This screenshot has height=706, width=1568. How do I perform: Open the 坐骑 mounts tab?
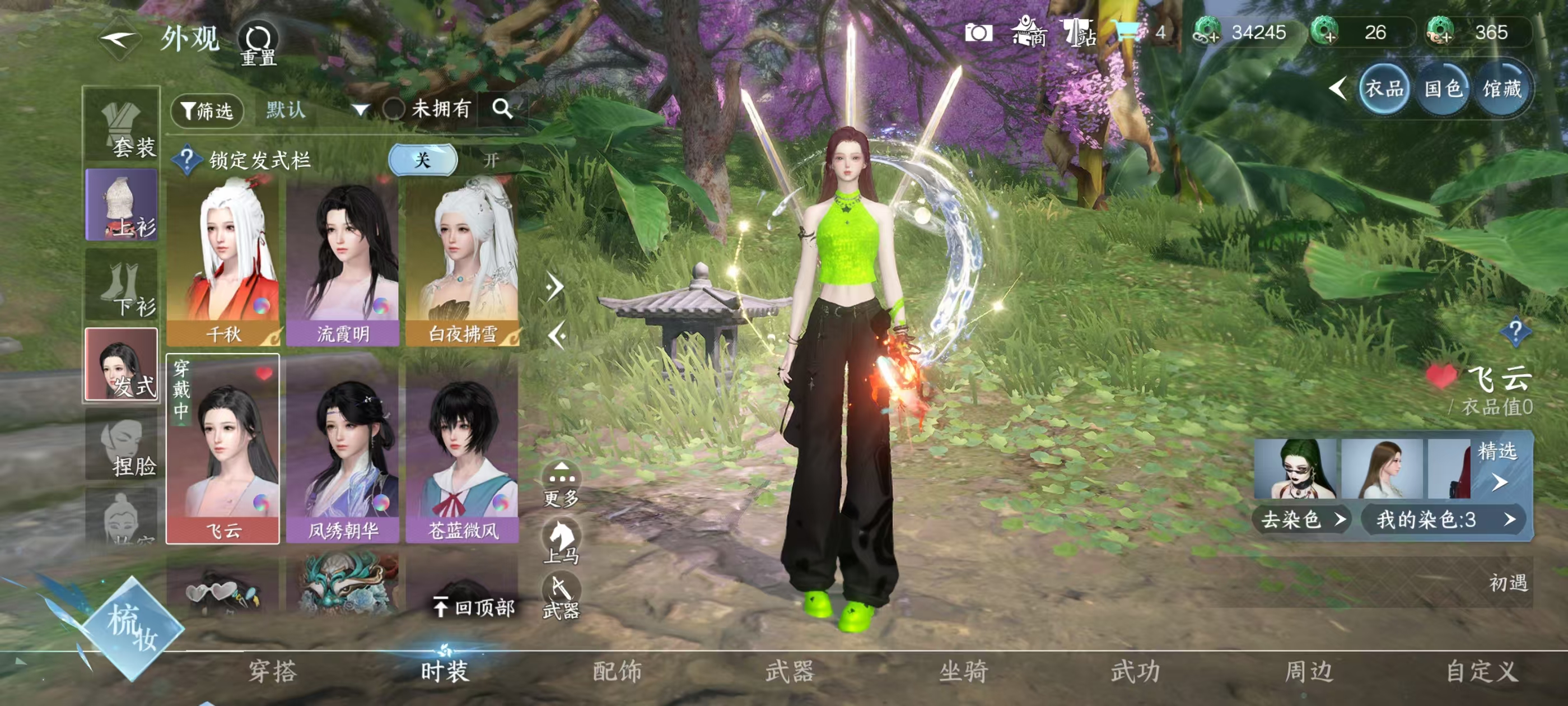point(963,671)
